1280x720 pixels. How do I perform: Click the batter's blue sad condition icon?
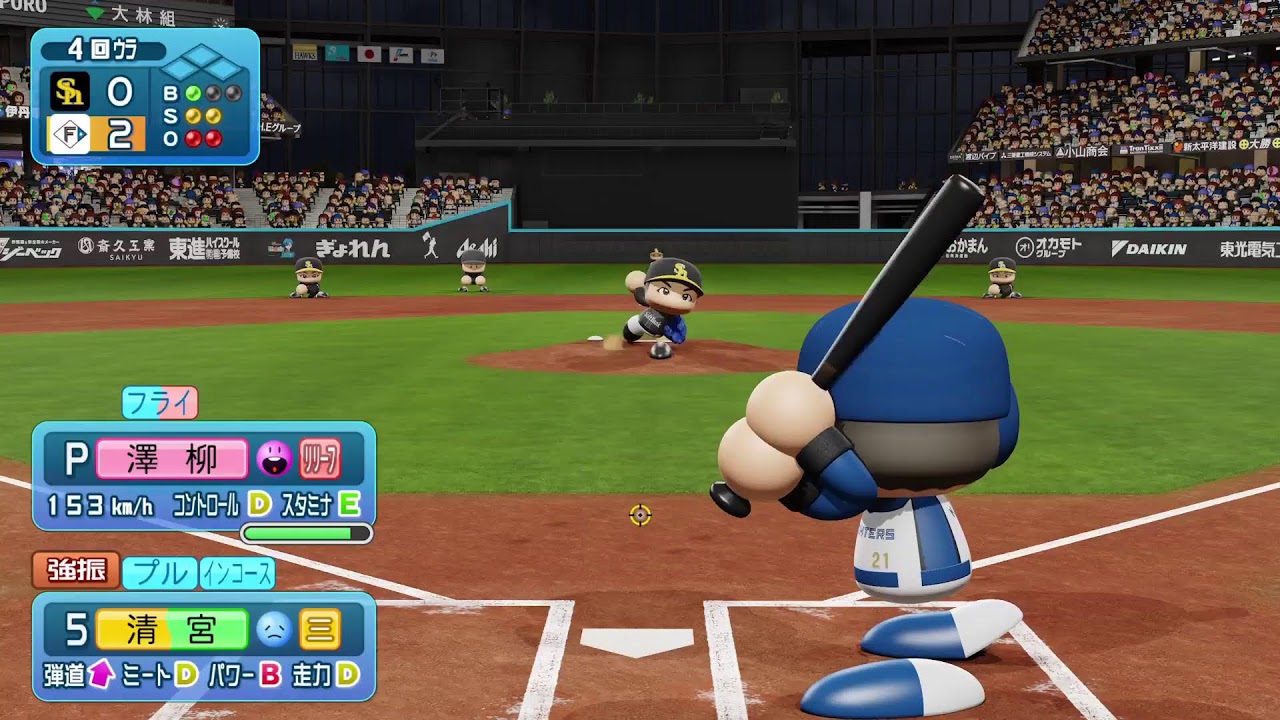tap(273, 629)
